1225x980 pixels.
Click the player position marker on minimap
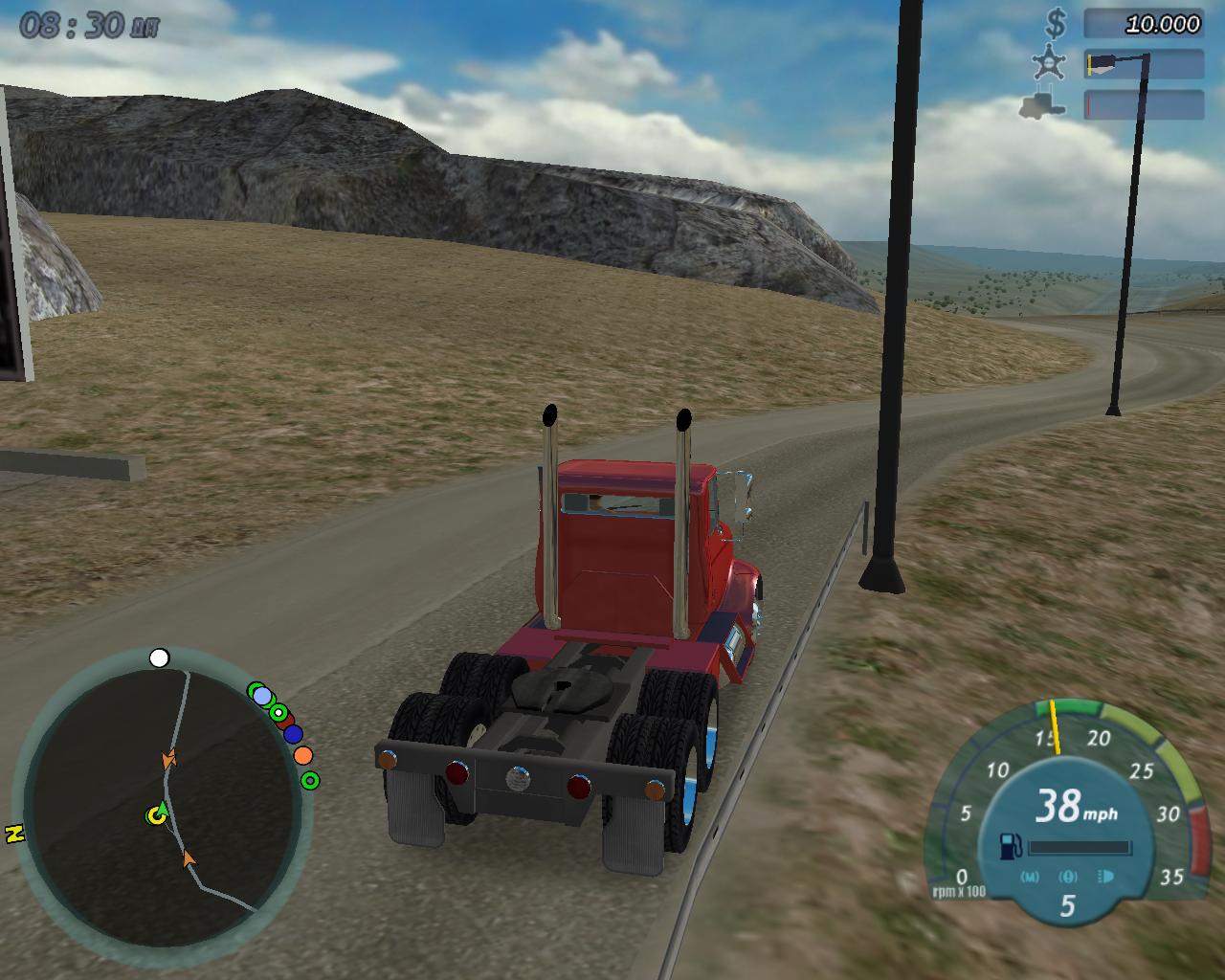[x=156, y=815]
